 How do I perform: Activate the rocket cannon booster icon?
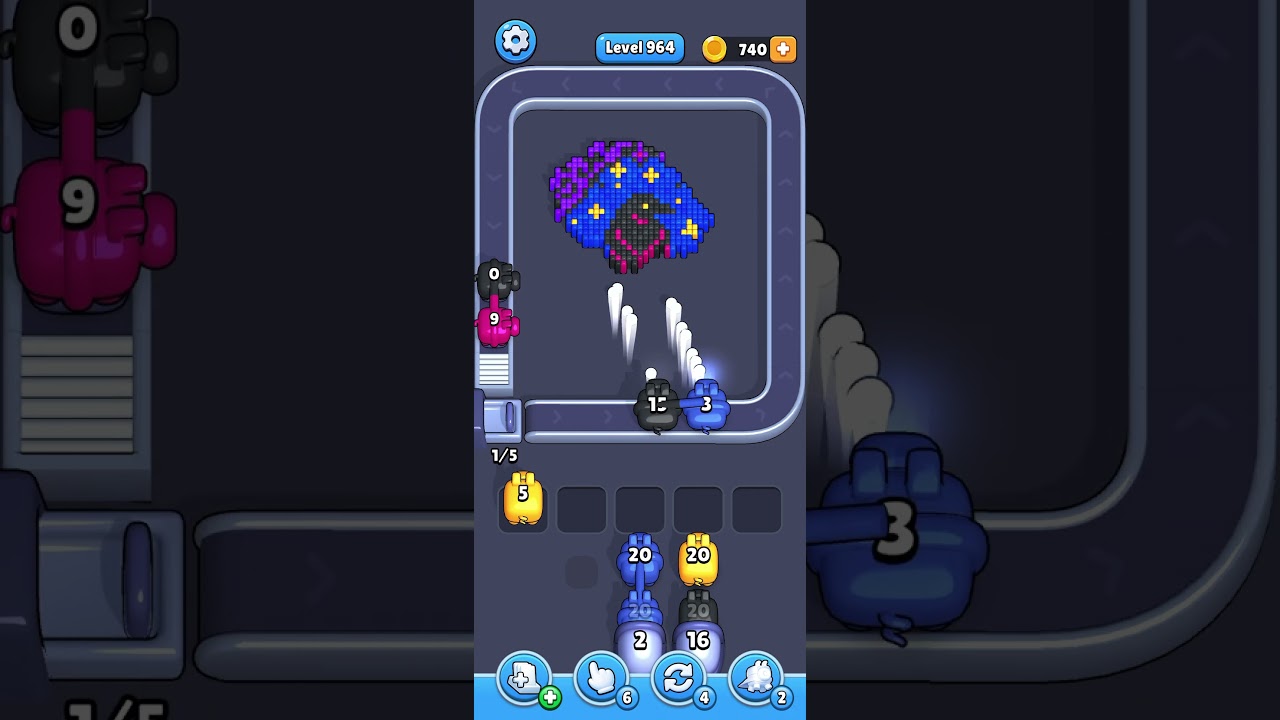pos(755,678)
